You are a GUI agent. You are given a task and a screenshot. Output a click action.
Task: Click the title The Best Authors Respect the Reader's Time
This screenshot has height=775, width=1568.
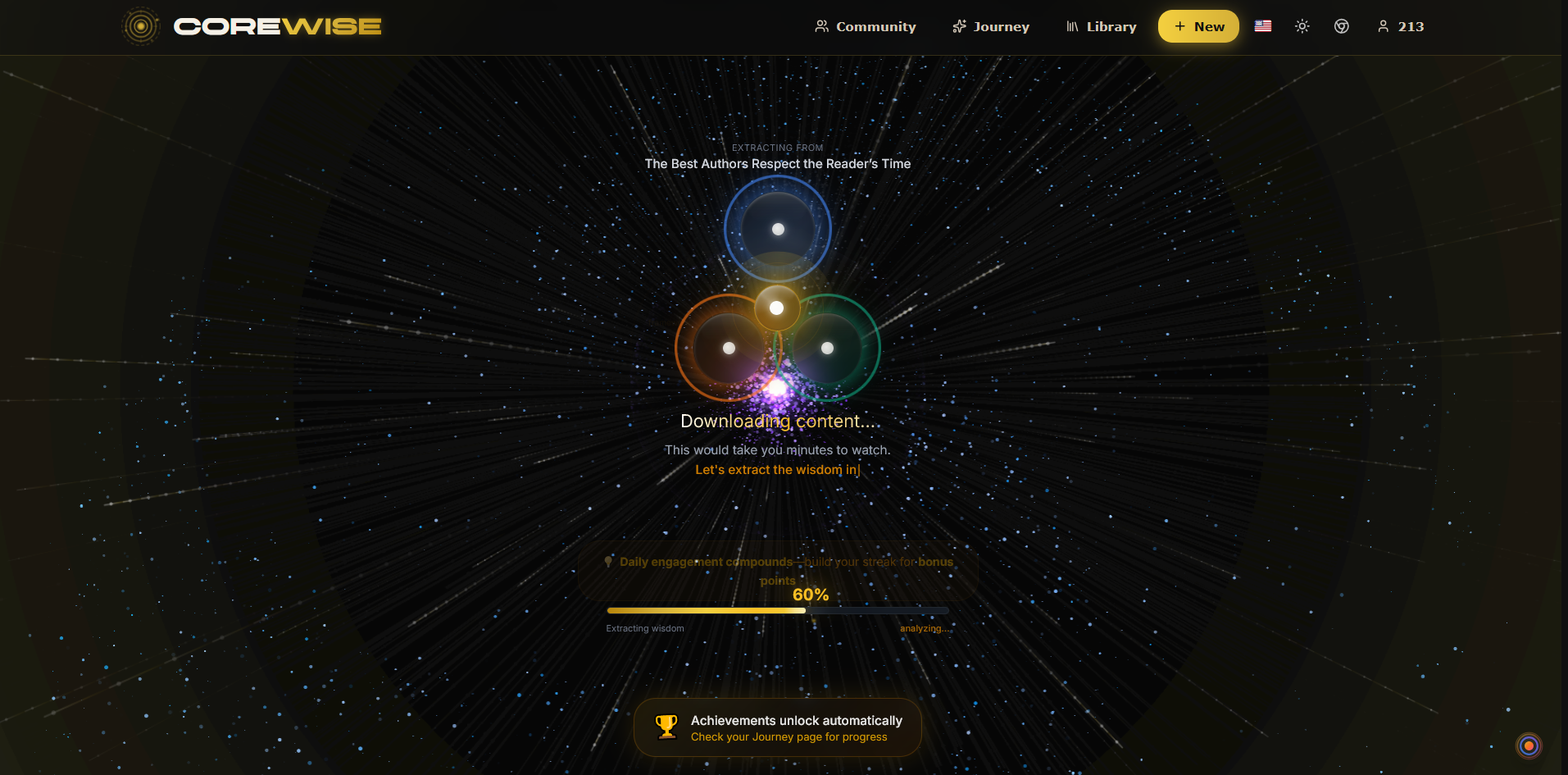pyautogui.click(x=777, y=163)
